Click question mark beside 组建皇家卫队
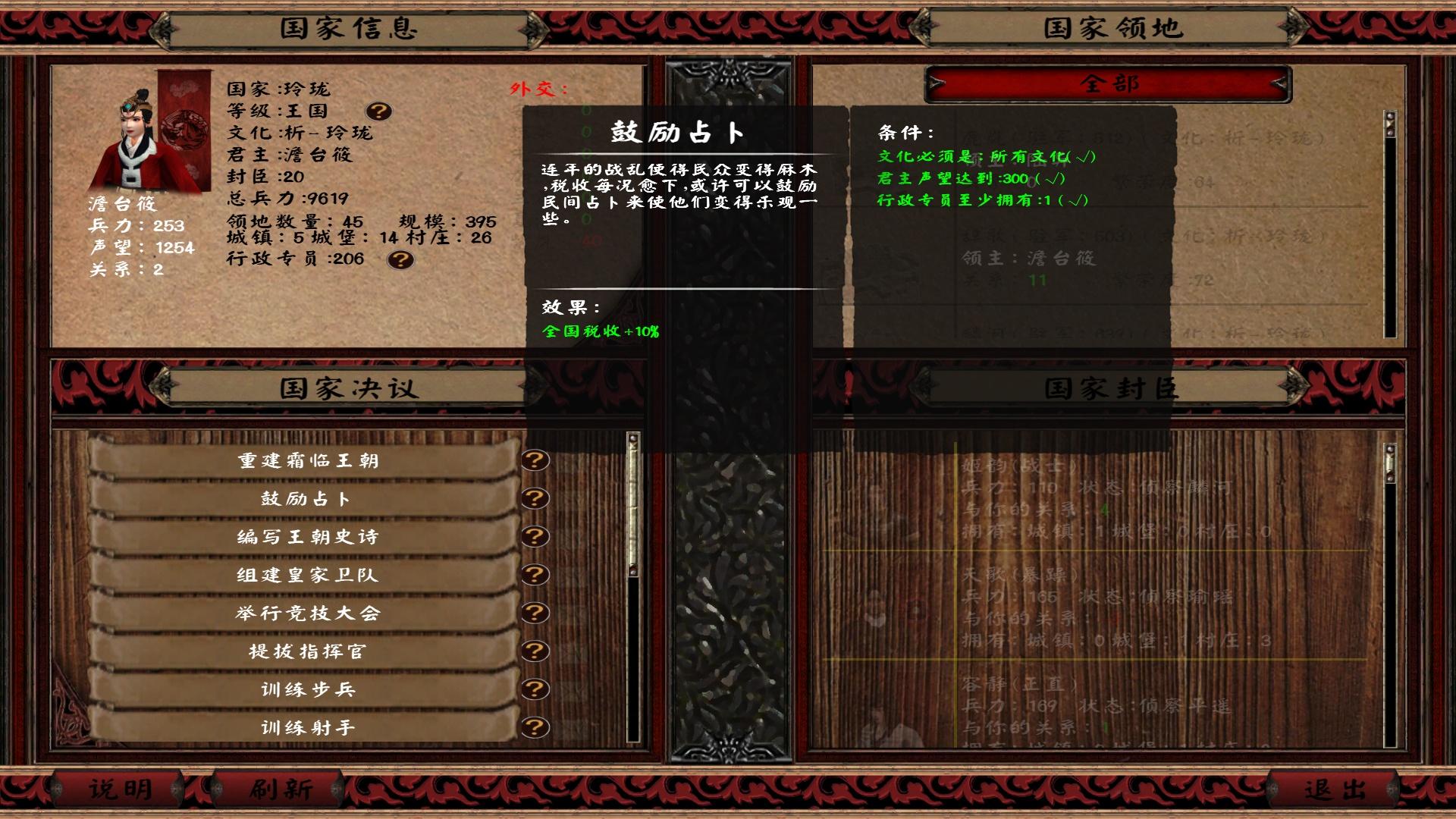Image resolution: width=1456 pixels, height=819 pixels. [535, 575]
